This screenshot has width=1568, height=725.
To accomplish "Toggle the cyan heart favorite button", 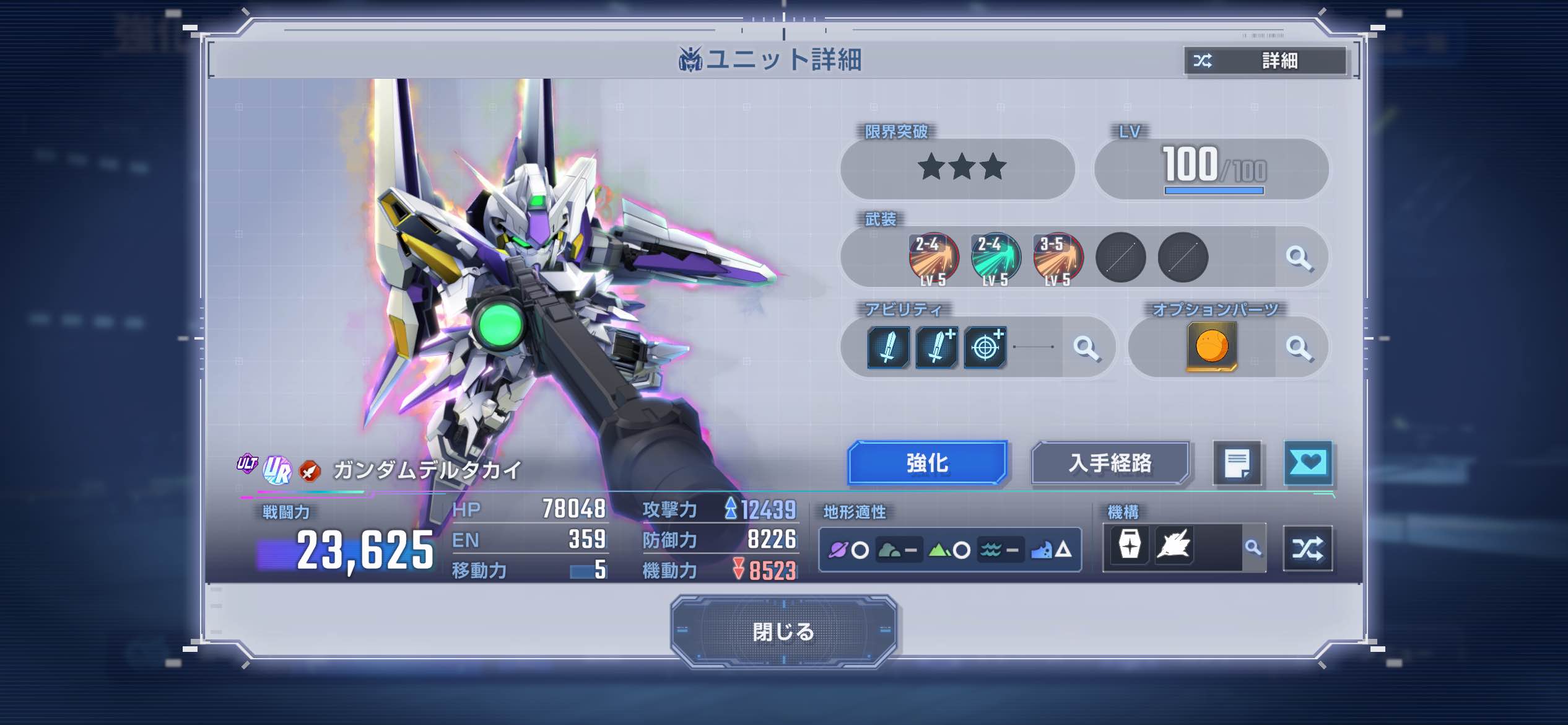I will coord(1308,463).
